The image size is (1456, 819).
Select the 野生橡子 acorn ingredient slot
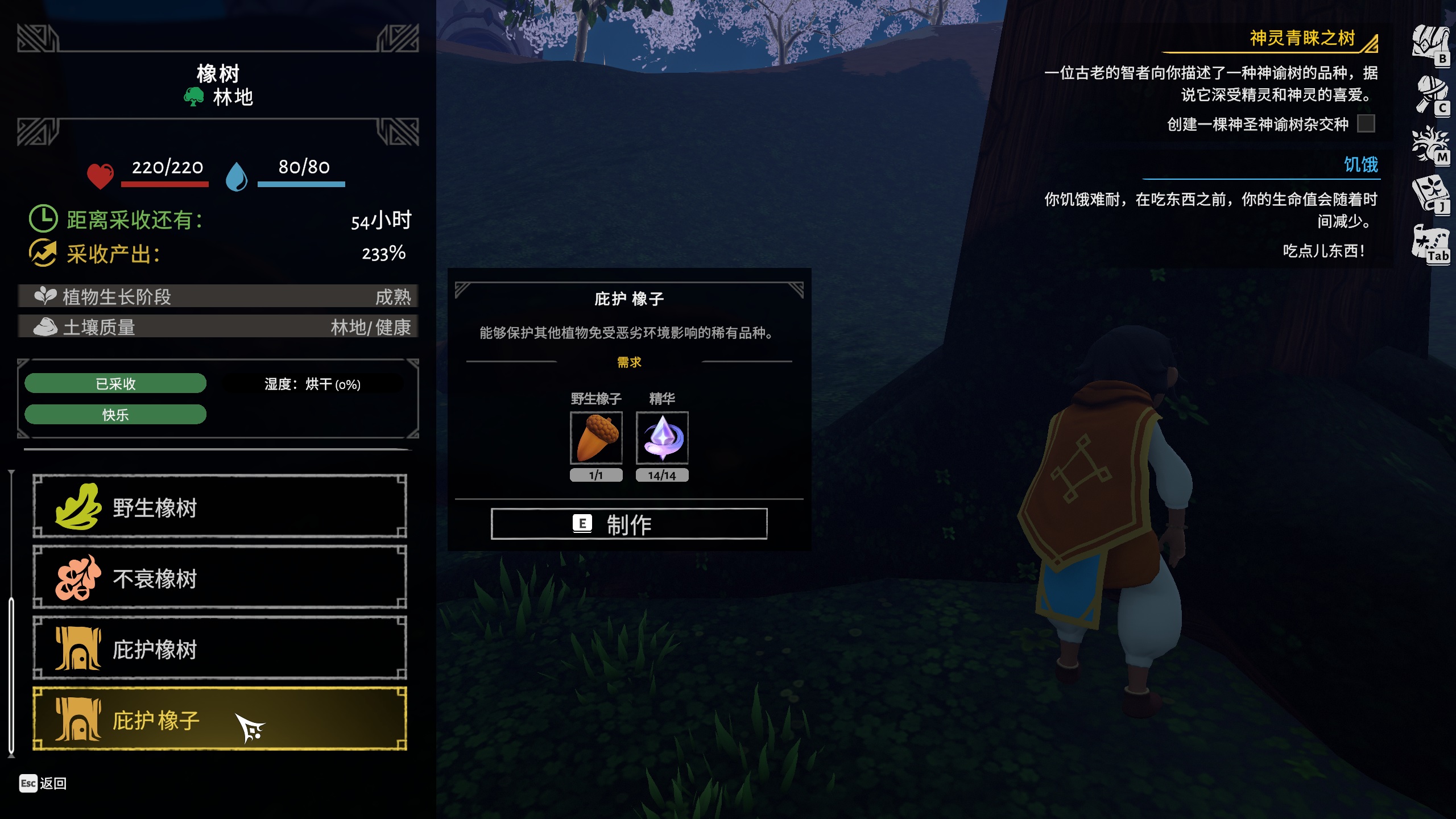click(596, 437)
